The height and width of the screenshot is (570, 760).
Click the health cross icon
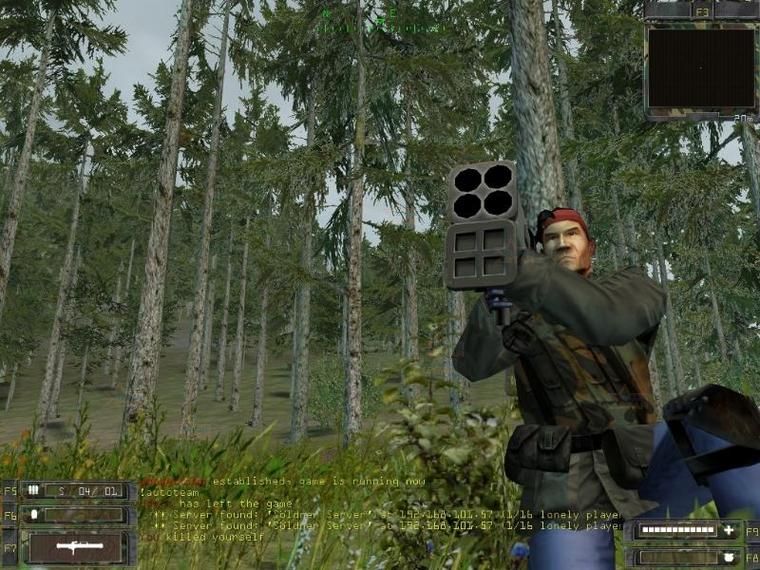pyautogui.click(x=728, y=531)
